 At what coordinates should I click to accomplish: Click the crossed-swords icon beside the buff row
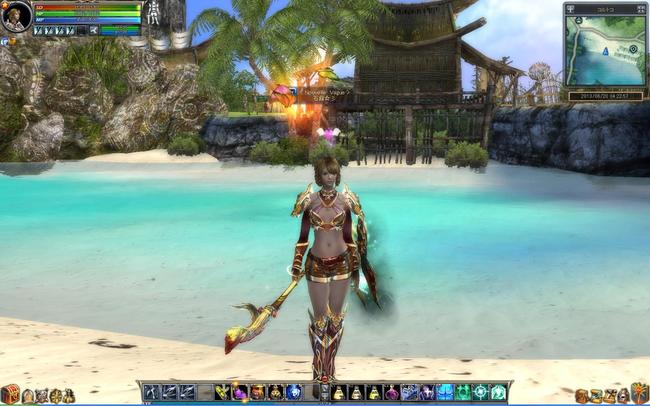point(92,31)
